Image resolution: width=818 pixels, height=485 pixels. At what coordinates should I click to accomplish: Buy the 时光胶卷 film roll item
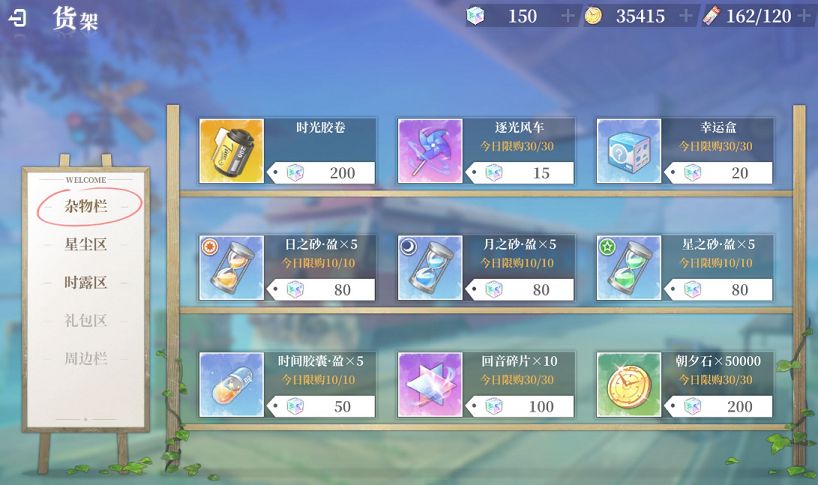tap(287, 151)
